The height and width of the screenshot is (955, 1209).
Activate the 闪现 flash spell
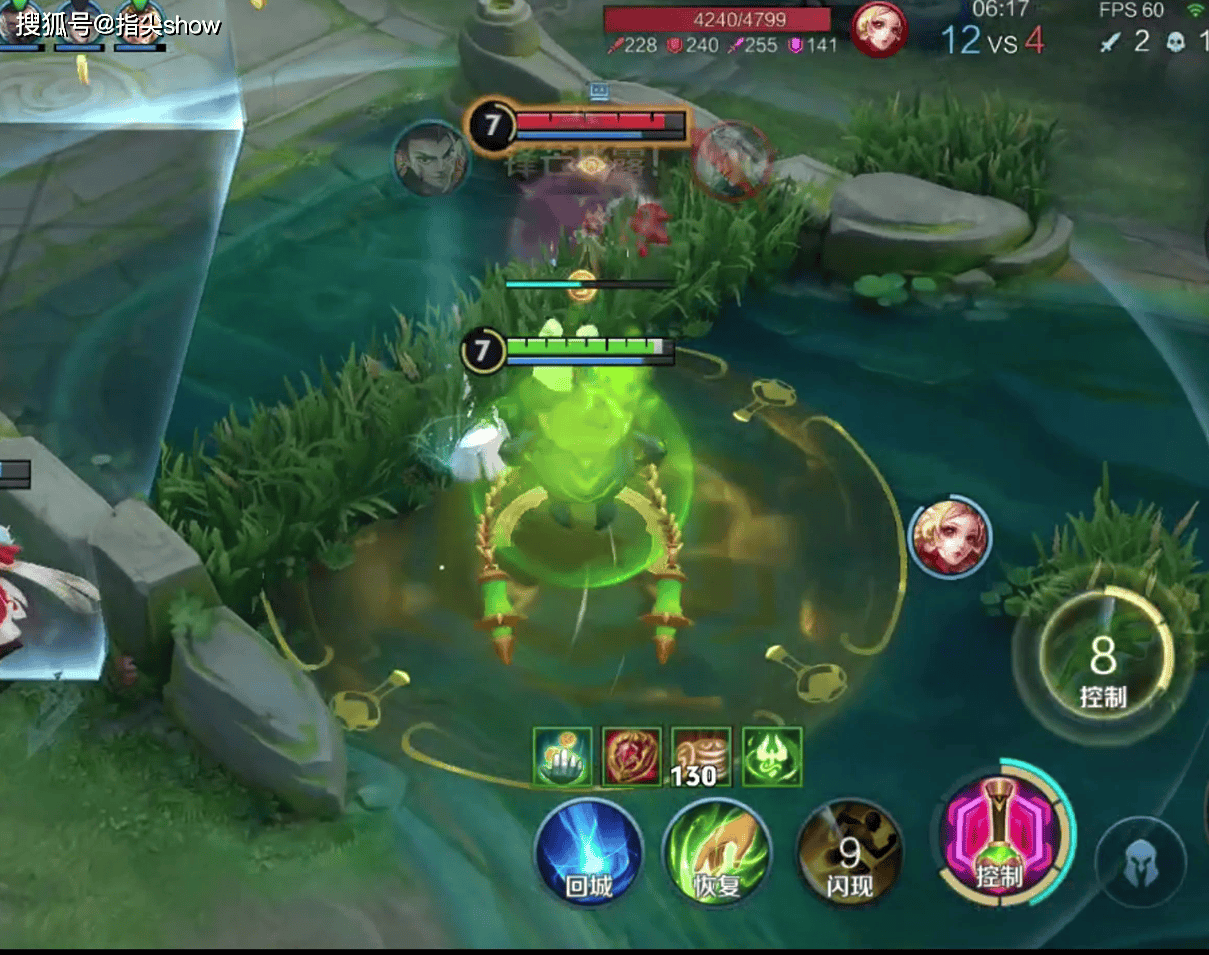849,853
